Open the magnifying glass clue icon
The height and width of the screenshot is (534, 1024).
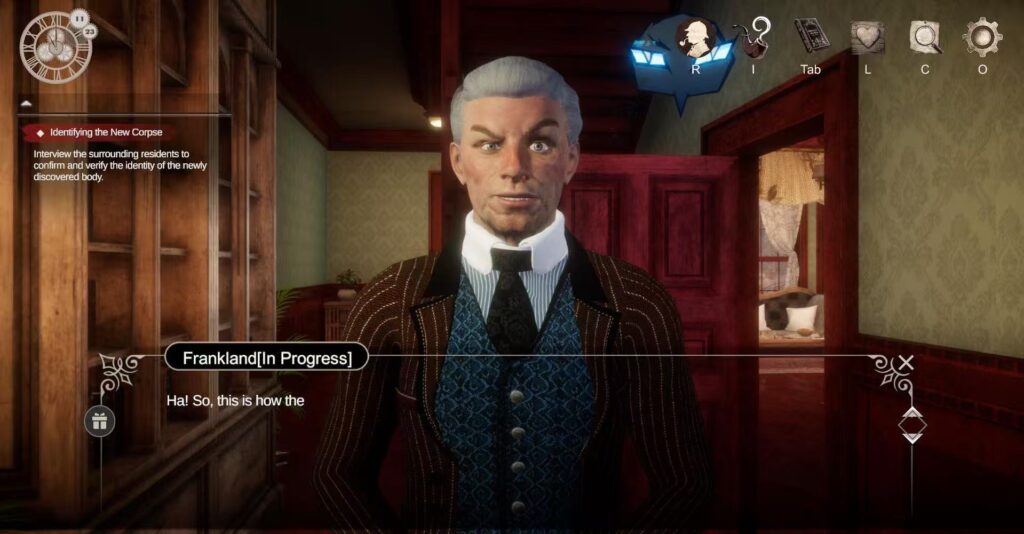point(925,38)
